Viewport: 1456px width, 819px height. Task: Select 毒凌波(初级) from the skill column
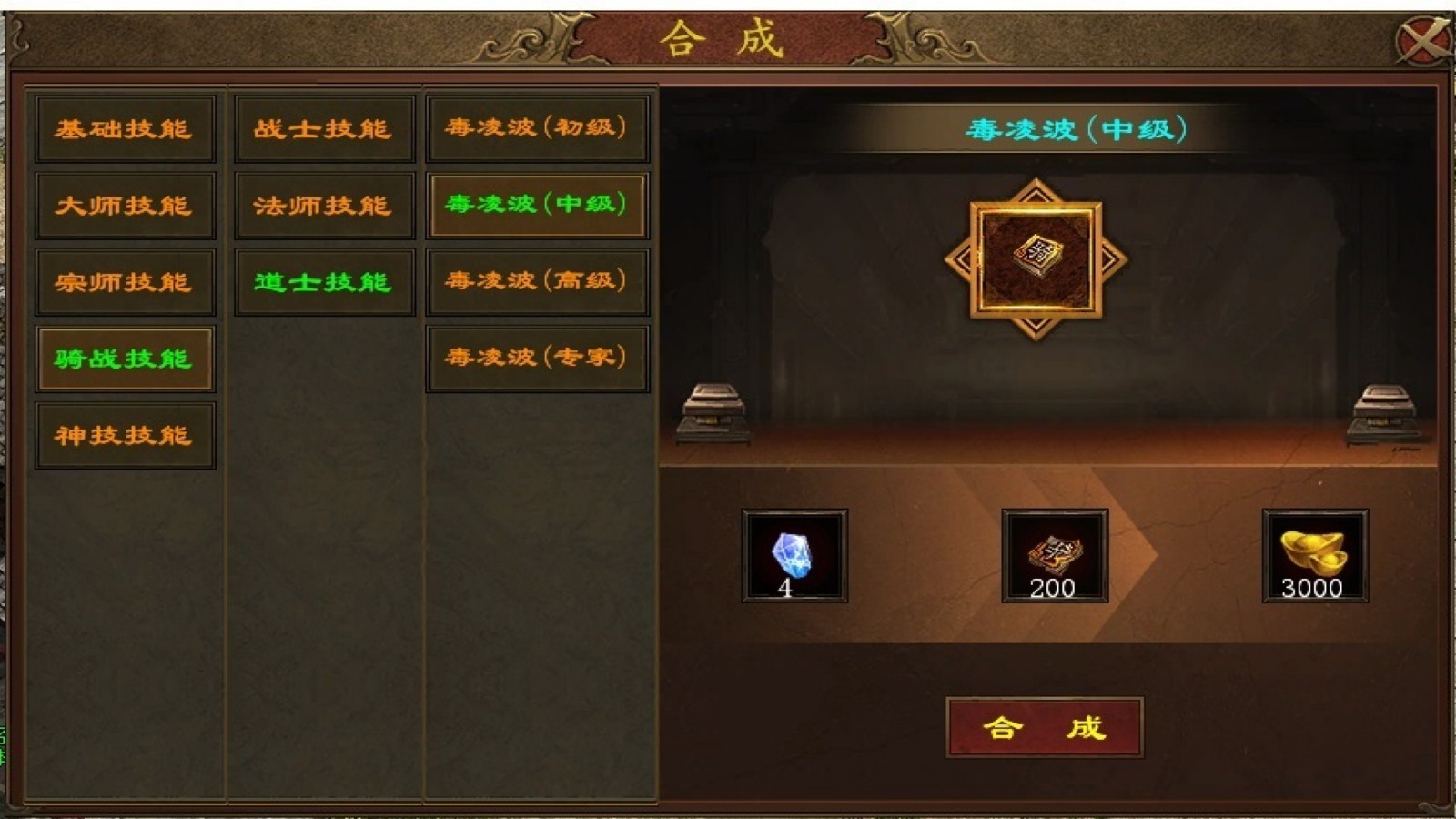tap(536, 129)
